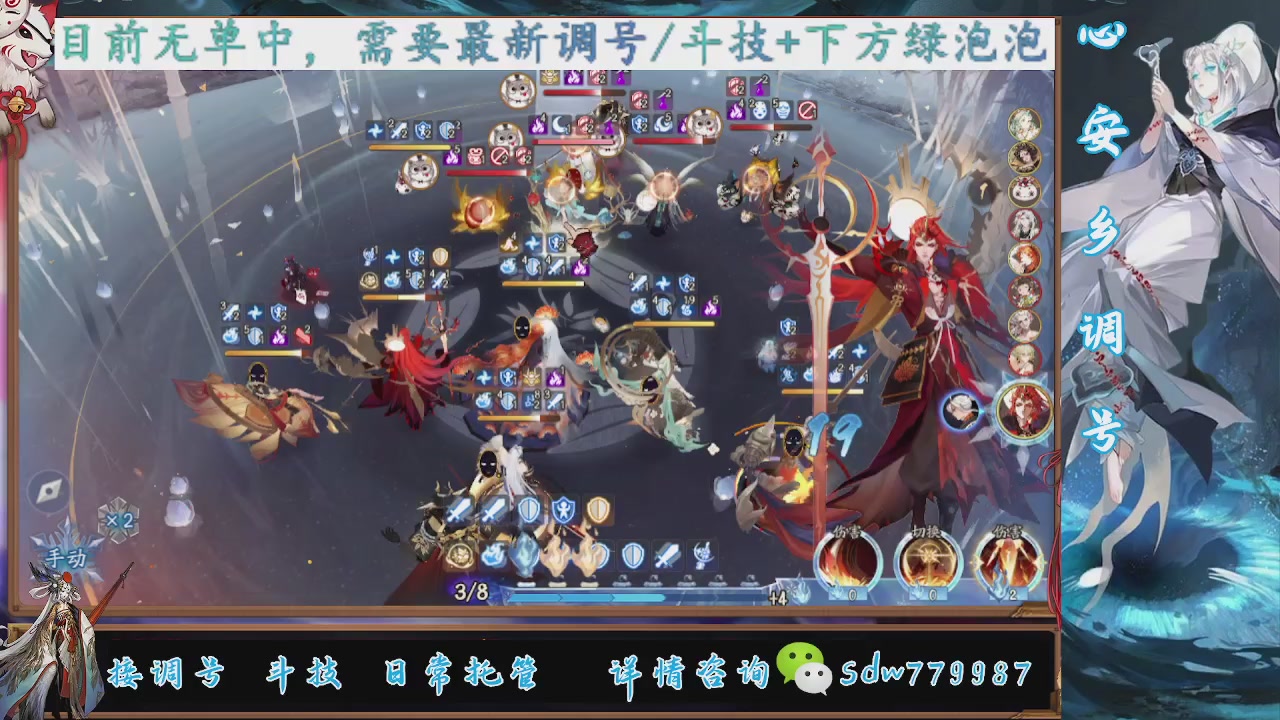Select the blue shield defense skill icon
The image size is (1280, 720).
pos(527,510)
